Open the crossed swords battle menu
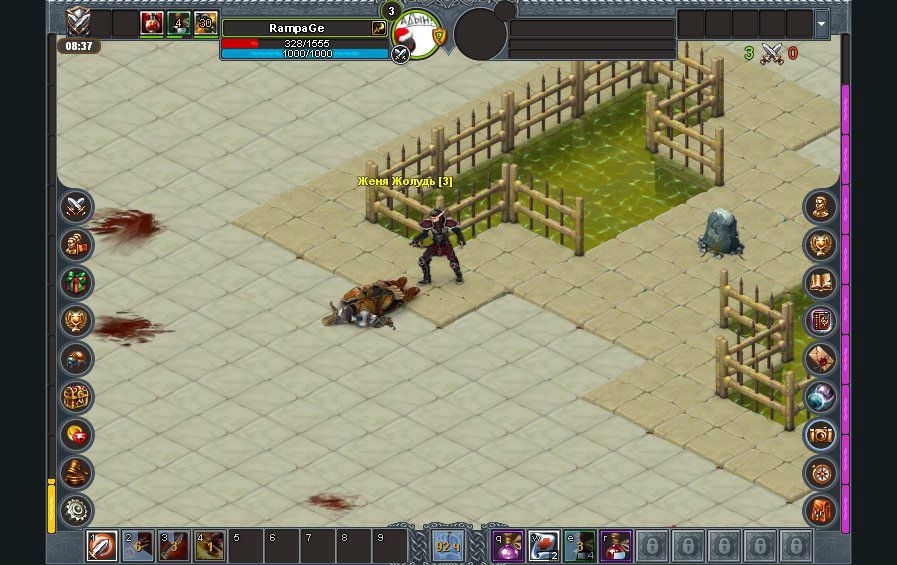 76,207
